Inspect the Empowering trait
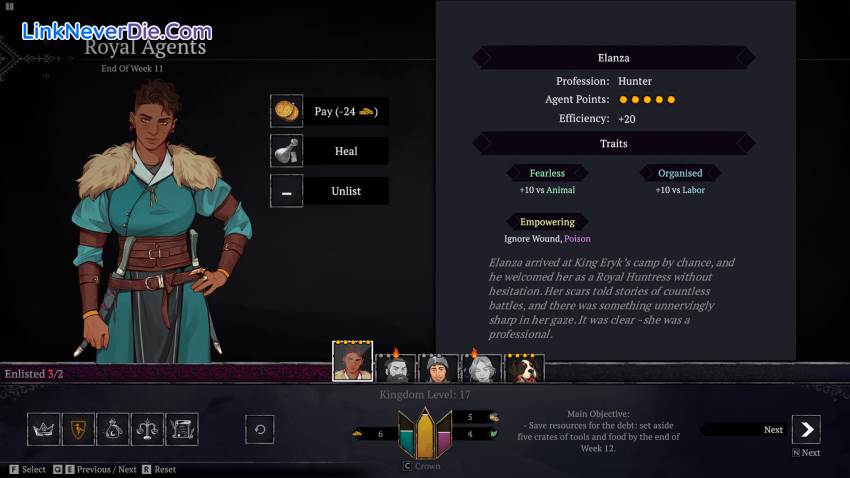Viewport: 850px width, 478px height. 547,222
